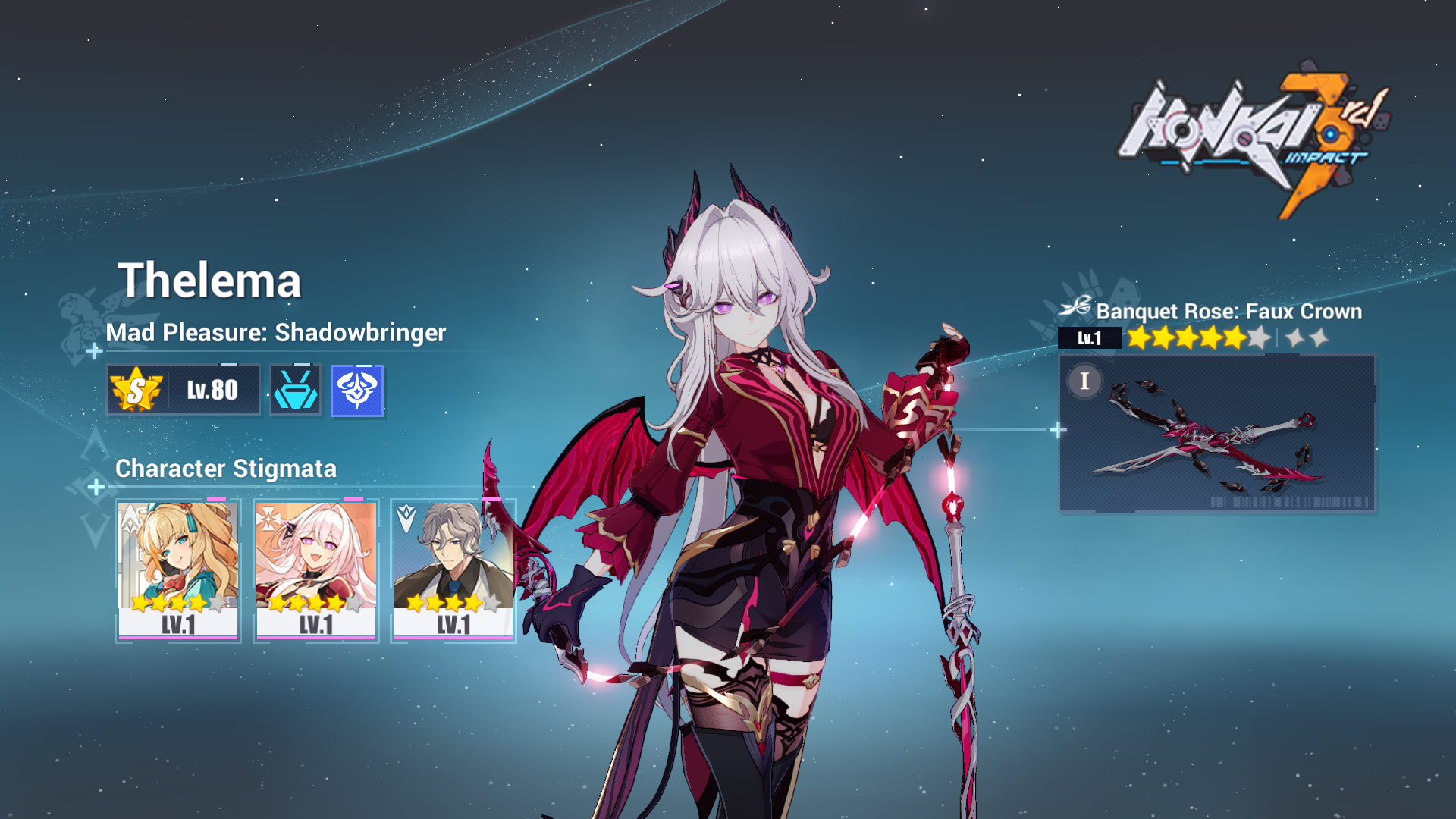The height and width of the screenshot is (819, 1456).
Task: Click the blue elemental attribute icon
Action: click(x=356, y=389)
